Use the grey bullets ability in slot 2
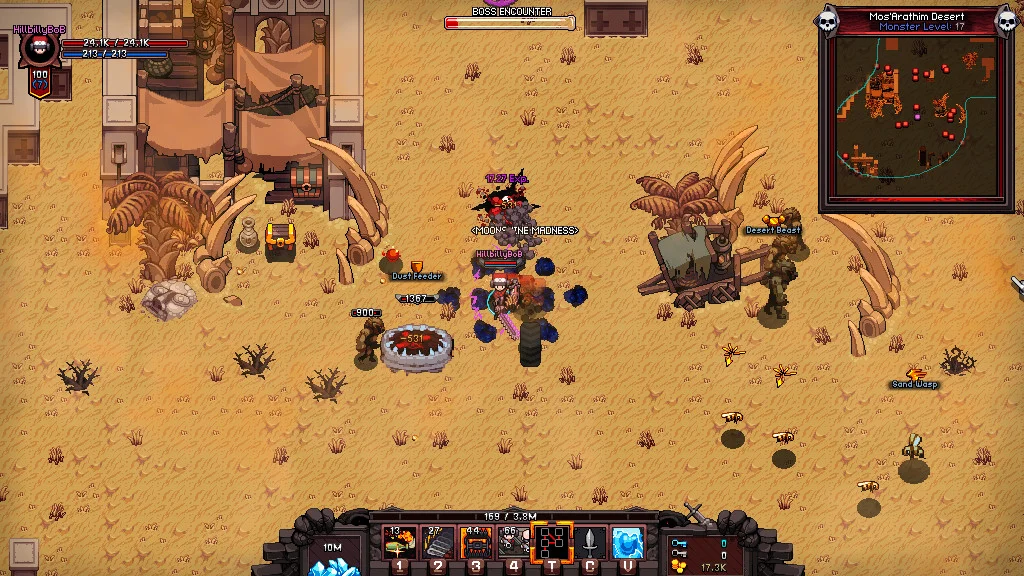Screen dimensions: 1024x576 tap(438, 543)
